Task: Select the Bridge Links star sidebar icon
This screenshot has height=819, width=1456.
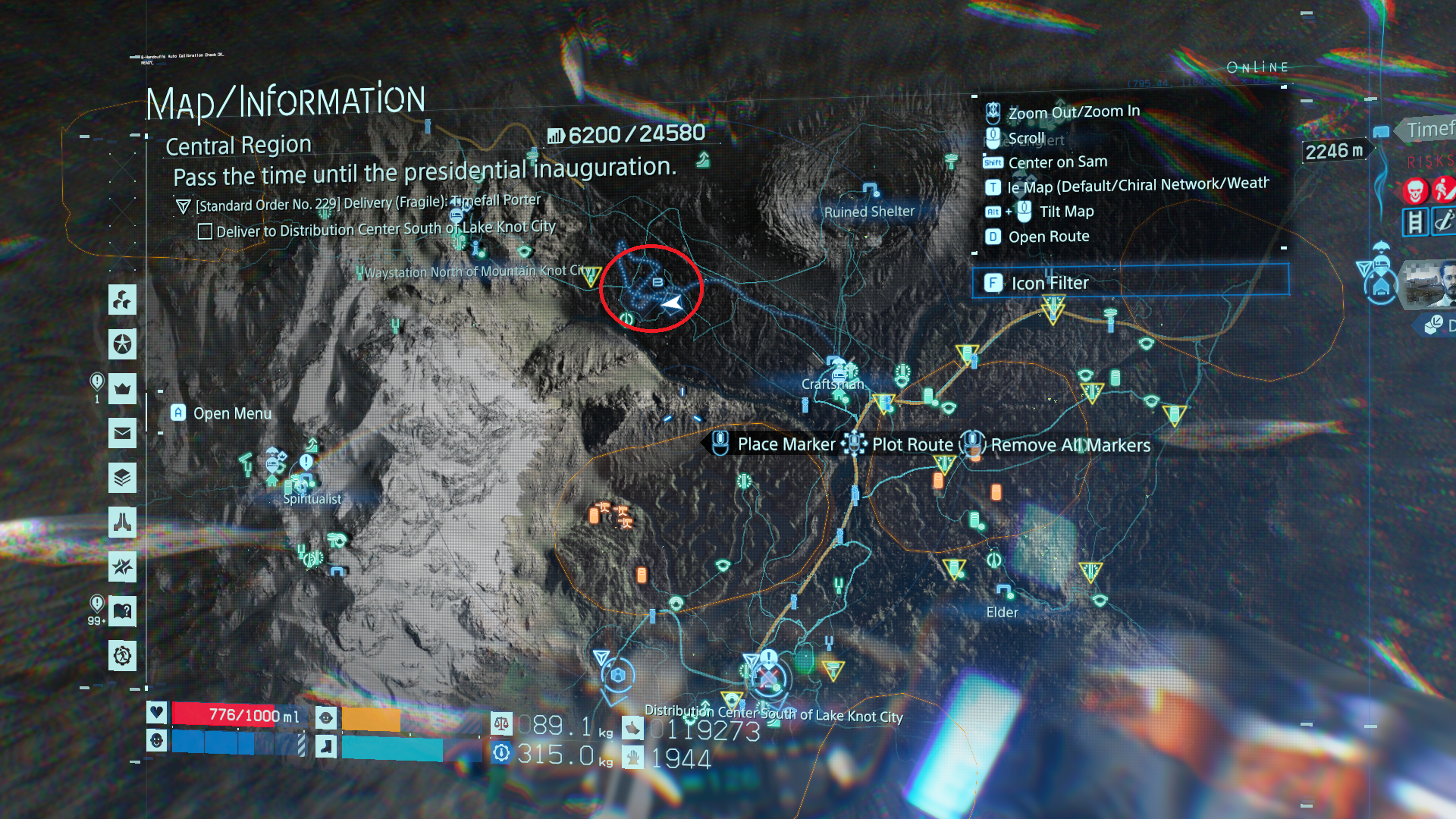Action: point(122,344)
